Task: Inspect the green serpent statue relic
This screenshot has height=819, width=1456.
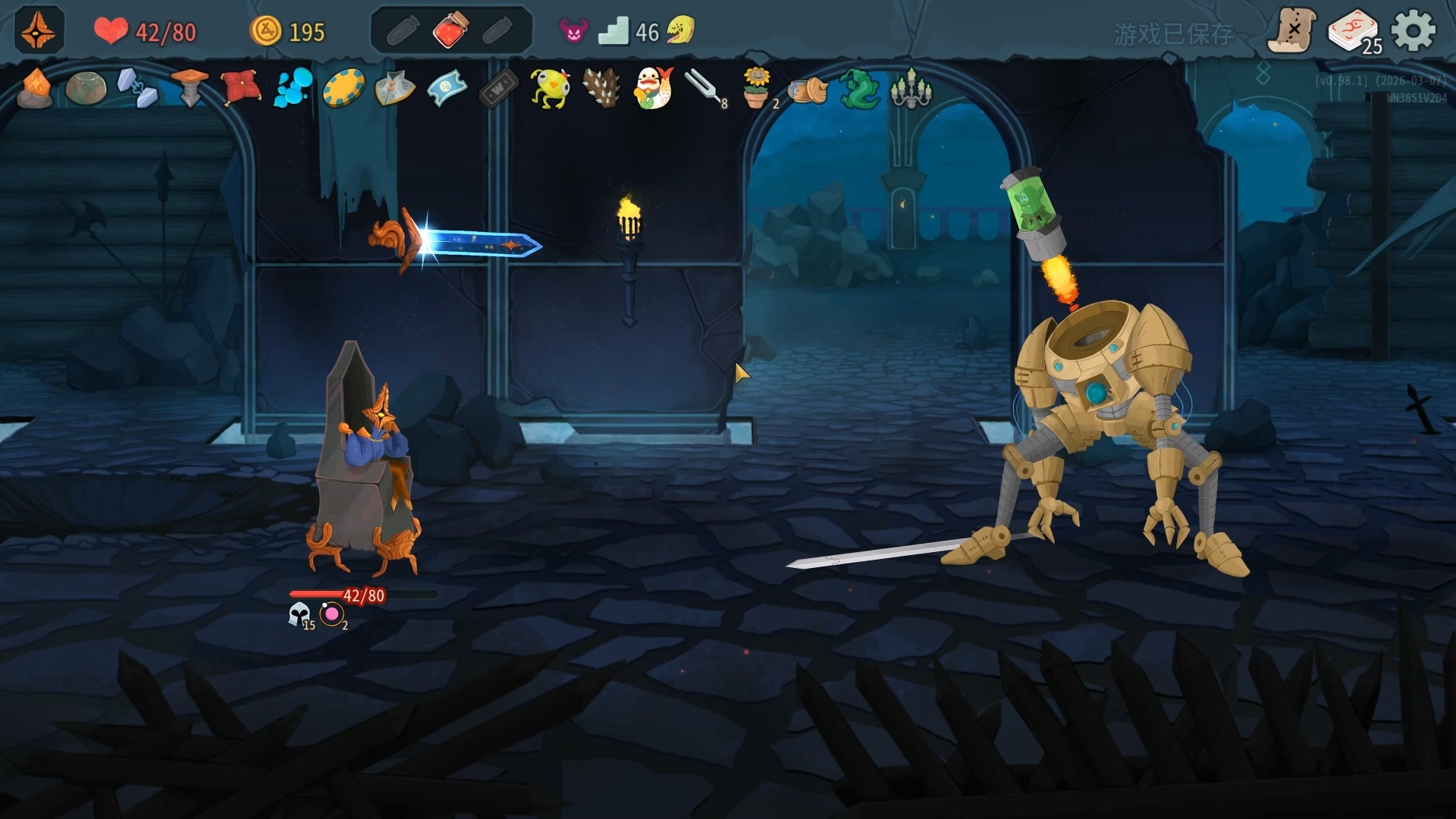Action: (859, 89)
